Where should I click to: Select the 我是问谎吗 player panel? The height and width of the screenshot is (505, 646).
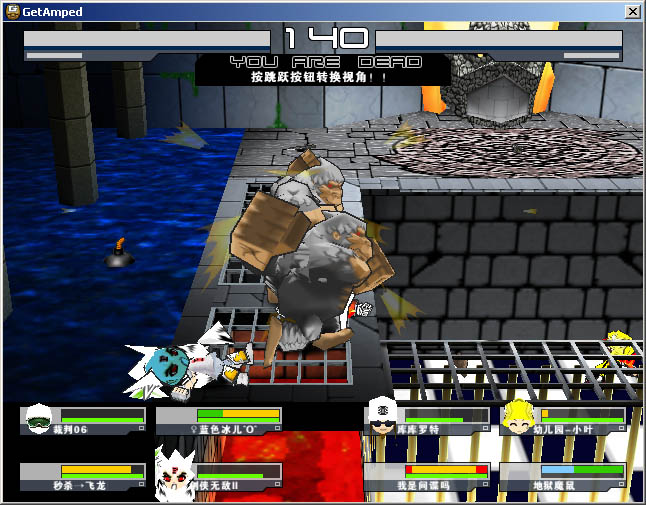(427, 476)
